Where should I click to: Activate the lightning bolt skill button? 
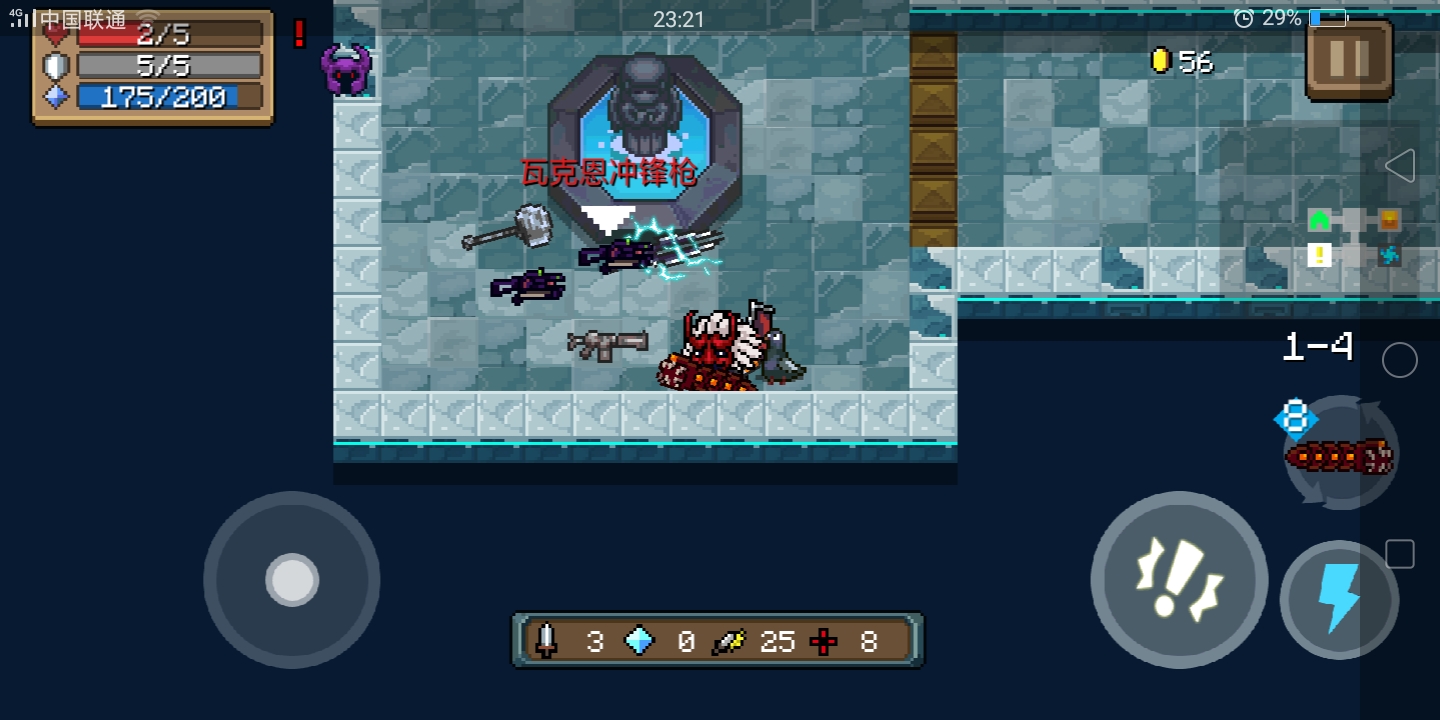pyautogui.click(x=1338, y=599)
